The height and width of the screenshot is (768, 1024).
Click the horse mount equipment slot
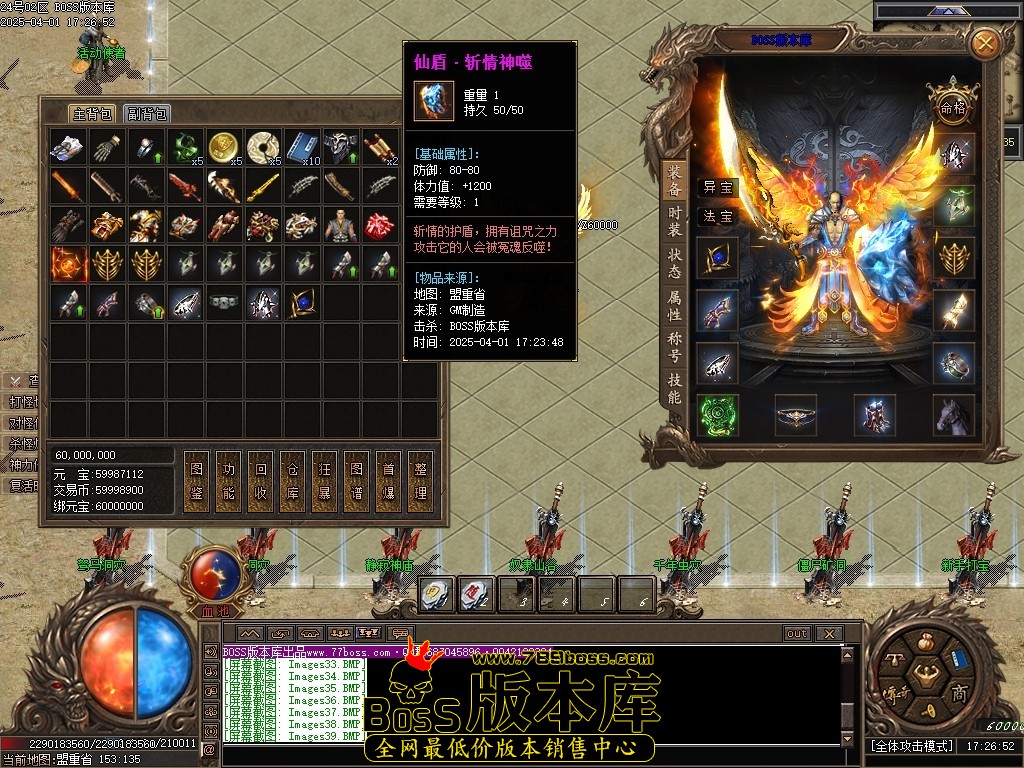954,415
